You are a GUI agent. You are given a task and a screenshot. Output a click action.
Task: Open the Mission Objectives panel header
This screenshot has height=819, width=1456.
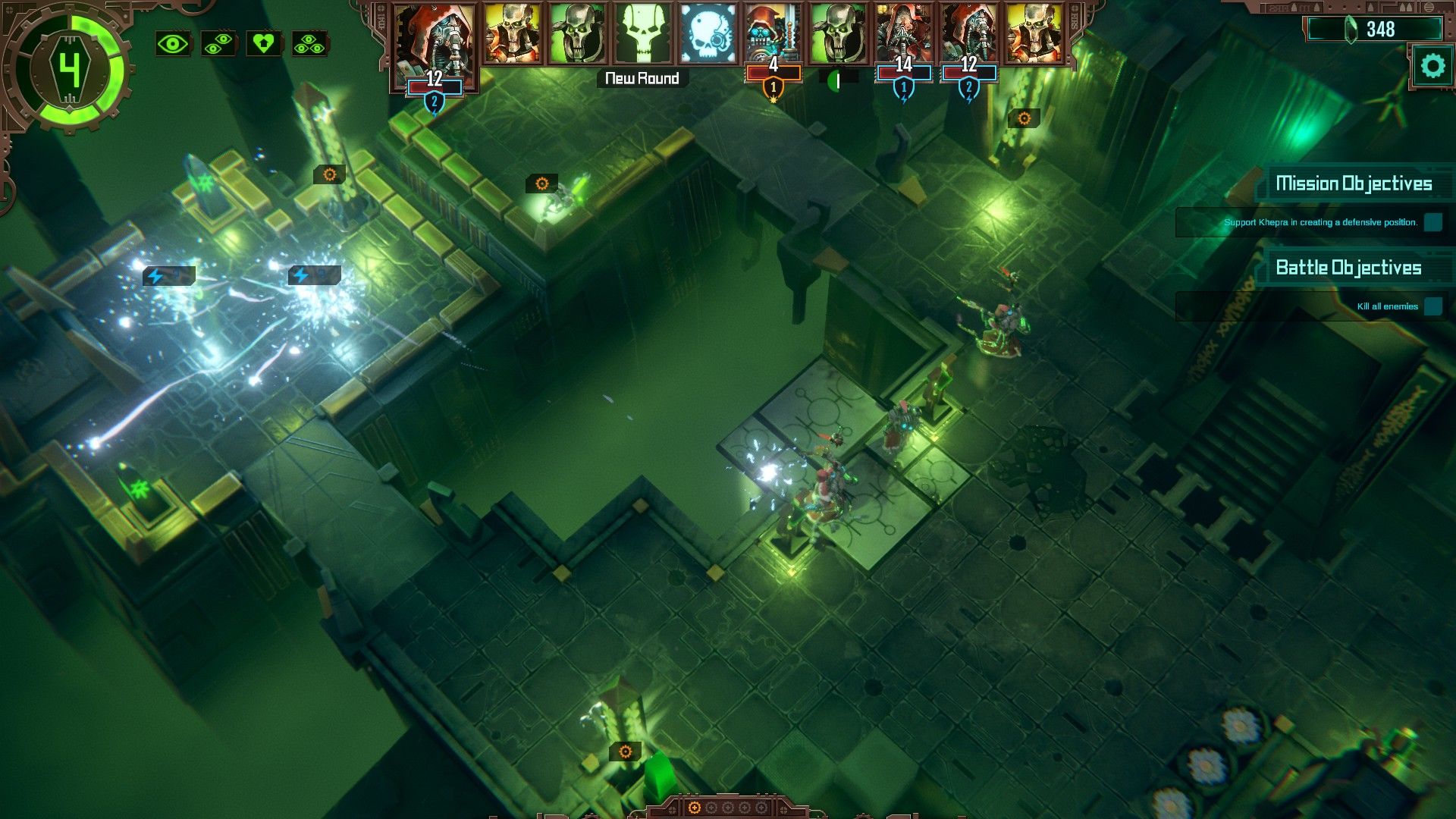coord(1354,182)
